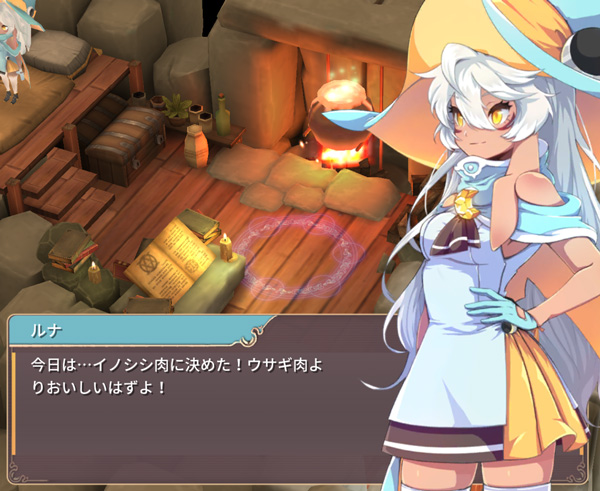Advance Luna's dialogue by clicking the text box

point(200,400)
